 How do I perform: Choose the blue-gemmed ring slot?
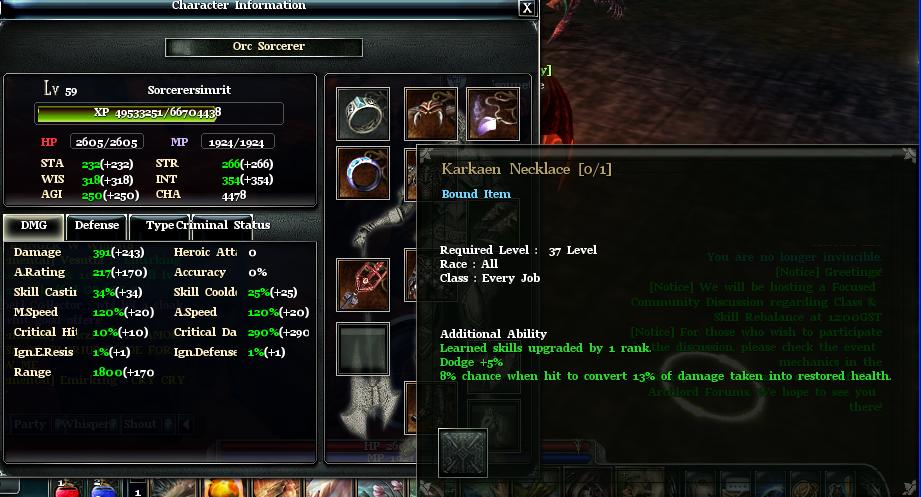click(x=363, y=173)
